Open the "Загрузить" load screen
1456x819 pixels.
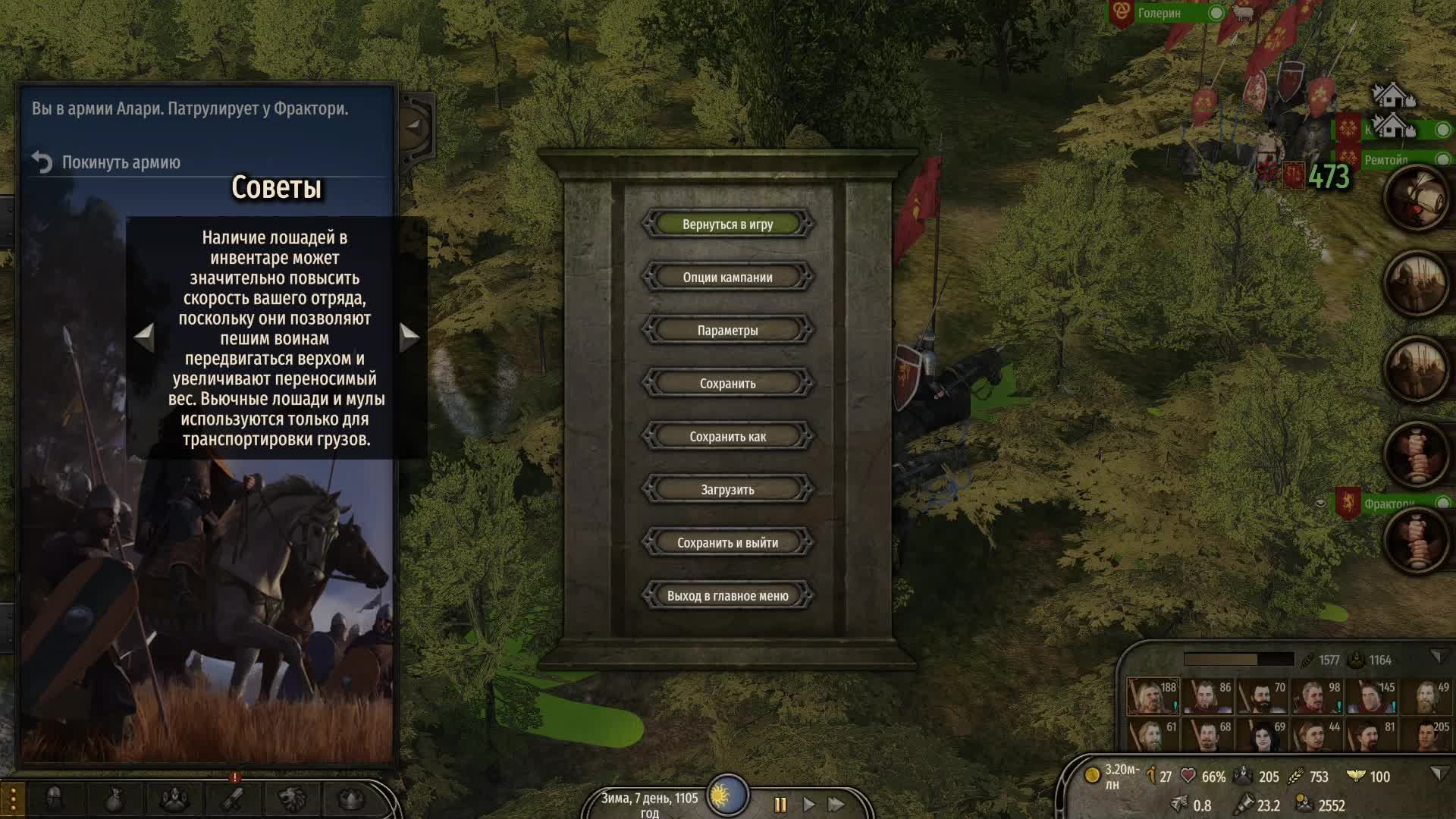[727, 490]
